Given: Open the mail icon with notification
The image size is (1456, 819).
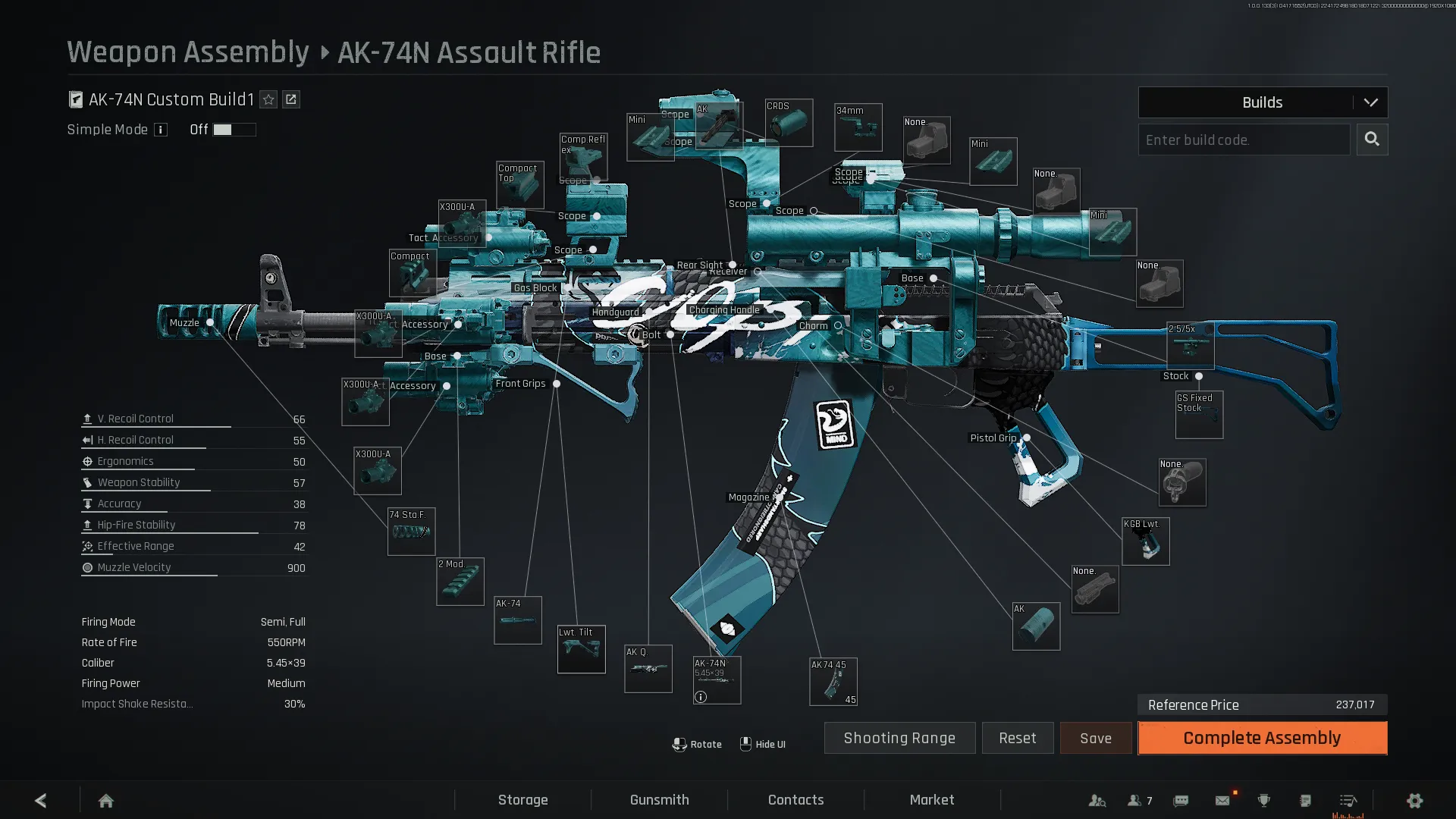Looking at the screenshot, I should pyautogui.click(x=1222, y=800).
